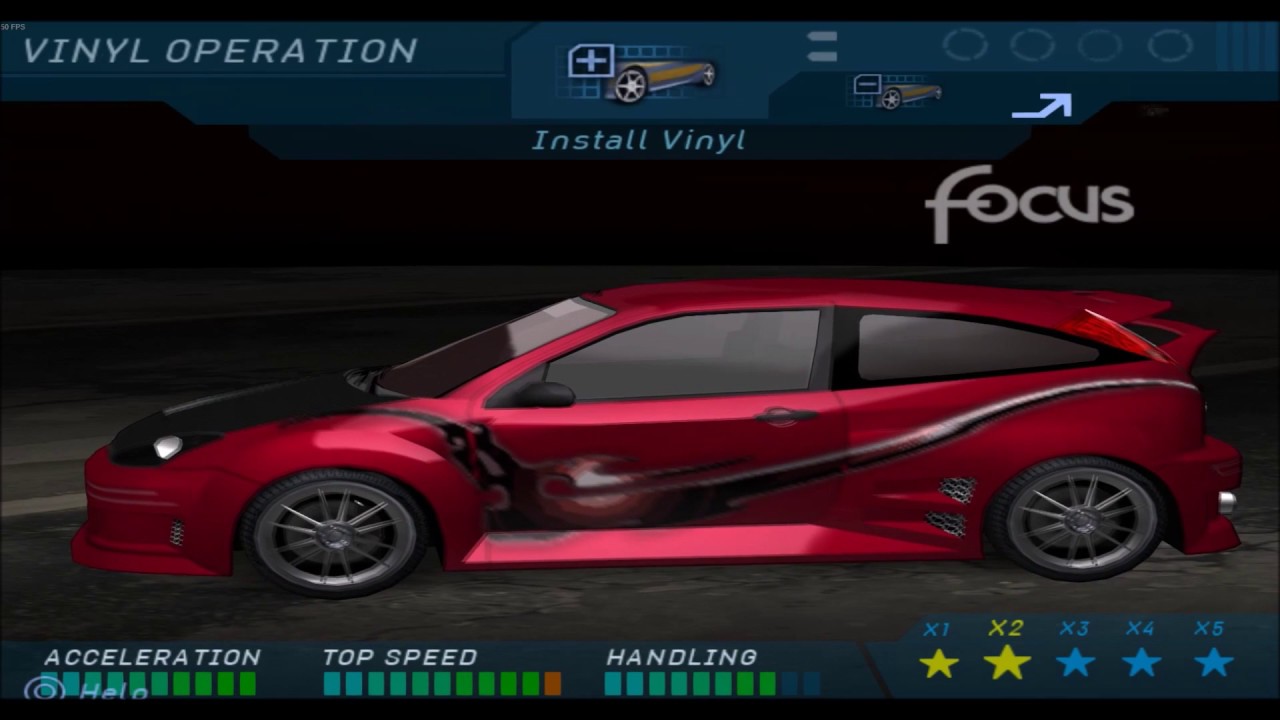Open the hamburger menu icon at the top
Image resolution: width=1280 pixels, height=720 pixels.
pyautogui.click(x=821, y=45)
